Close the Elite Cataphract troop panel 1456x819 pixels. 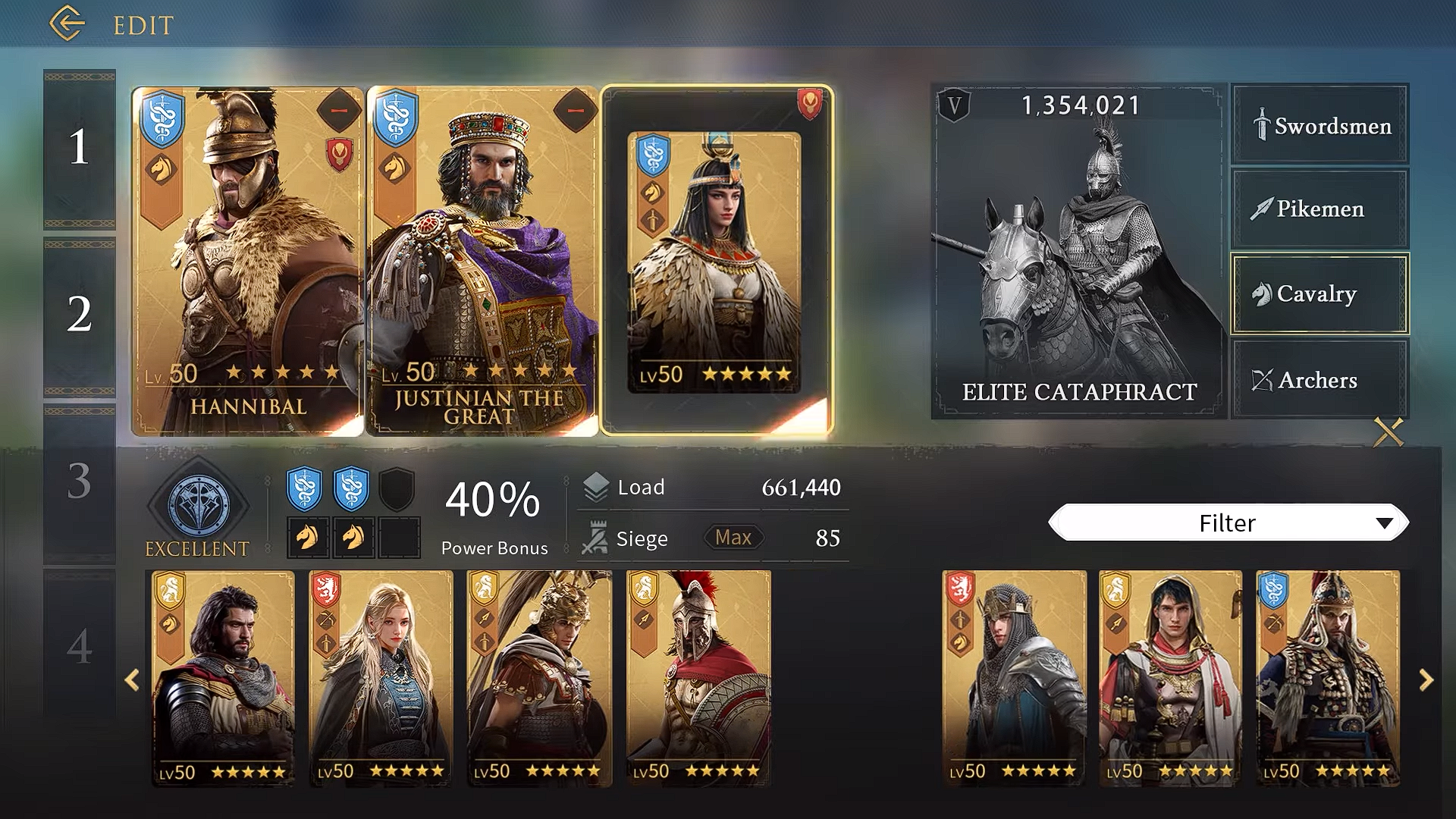[1386, 434]
